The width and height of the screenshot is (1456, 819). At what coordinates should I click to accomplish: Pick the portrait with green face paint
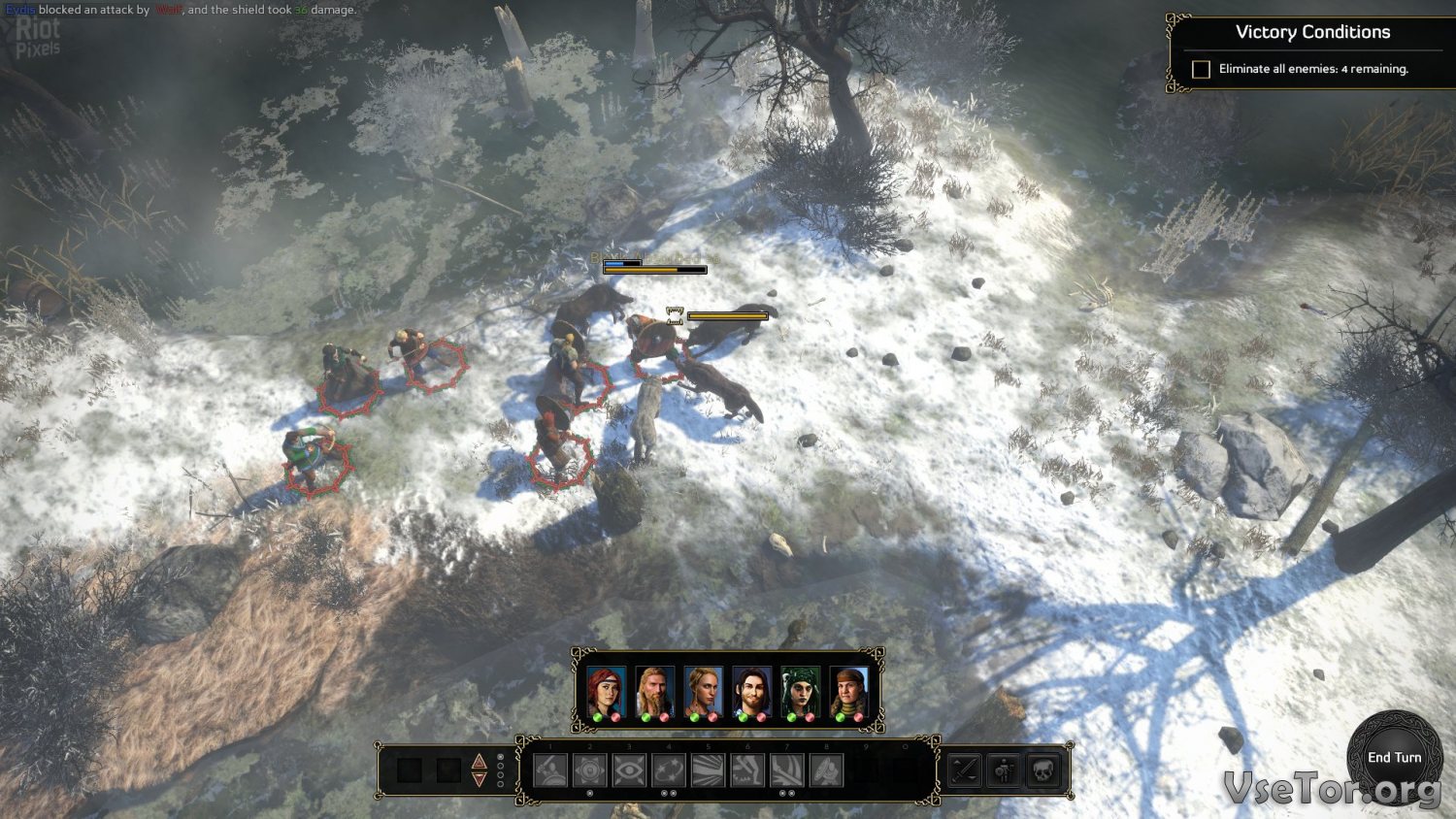[x=800, y=691]
